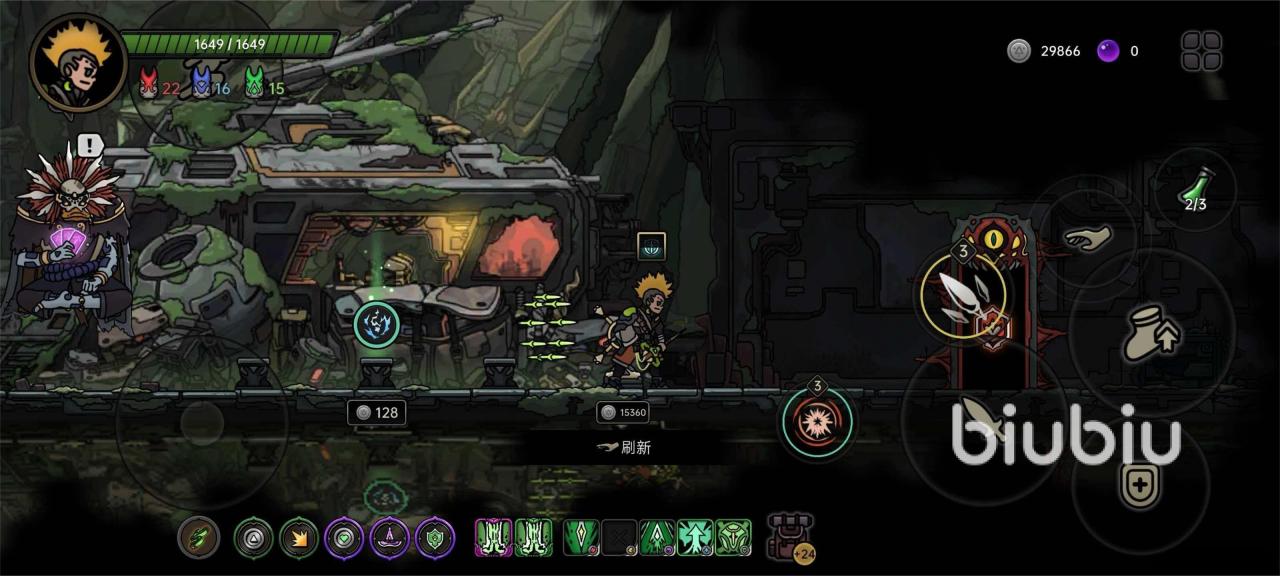Select the purple-ringed spike relic icon
Viewport: 1280px width, 576px height.
click(389, 538)
